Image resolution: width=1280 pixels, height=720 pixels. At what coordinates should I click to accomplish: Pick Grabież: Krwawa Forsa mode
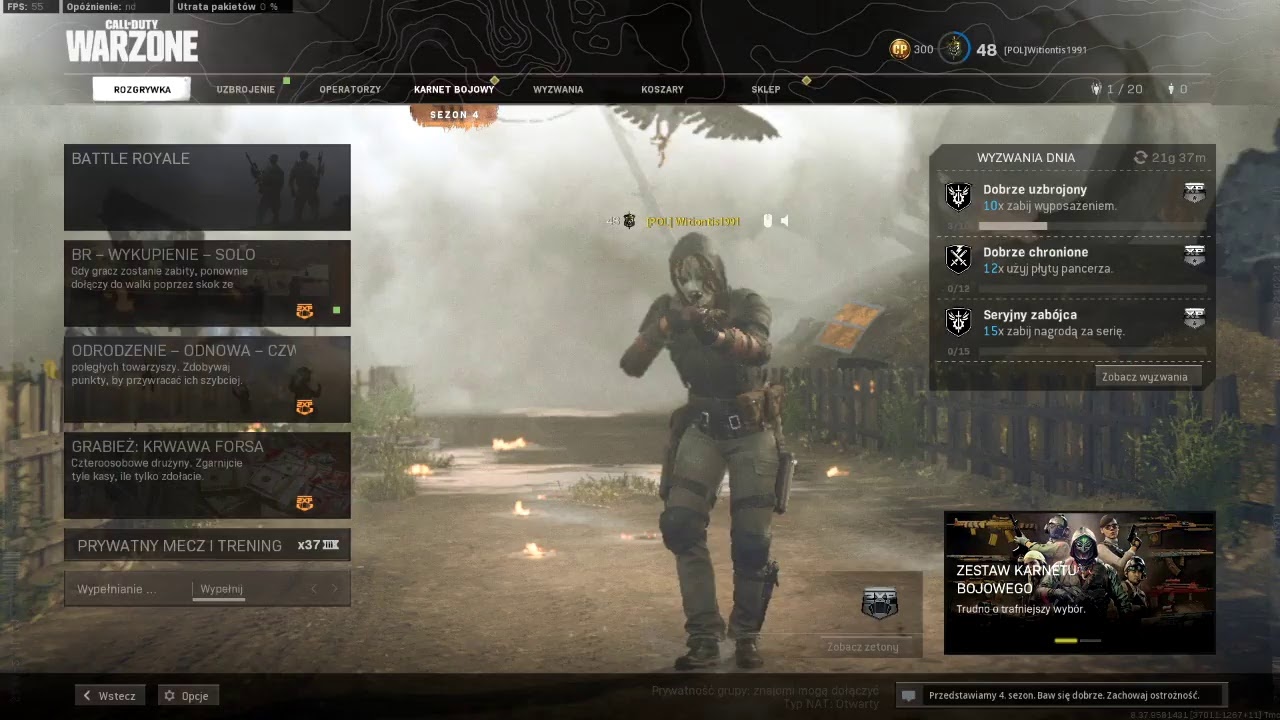tap(207, 475)
